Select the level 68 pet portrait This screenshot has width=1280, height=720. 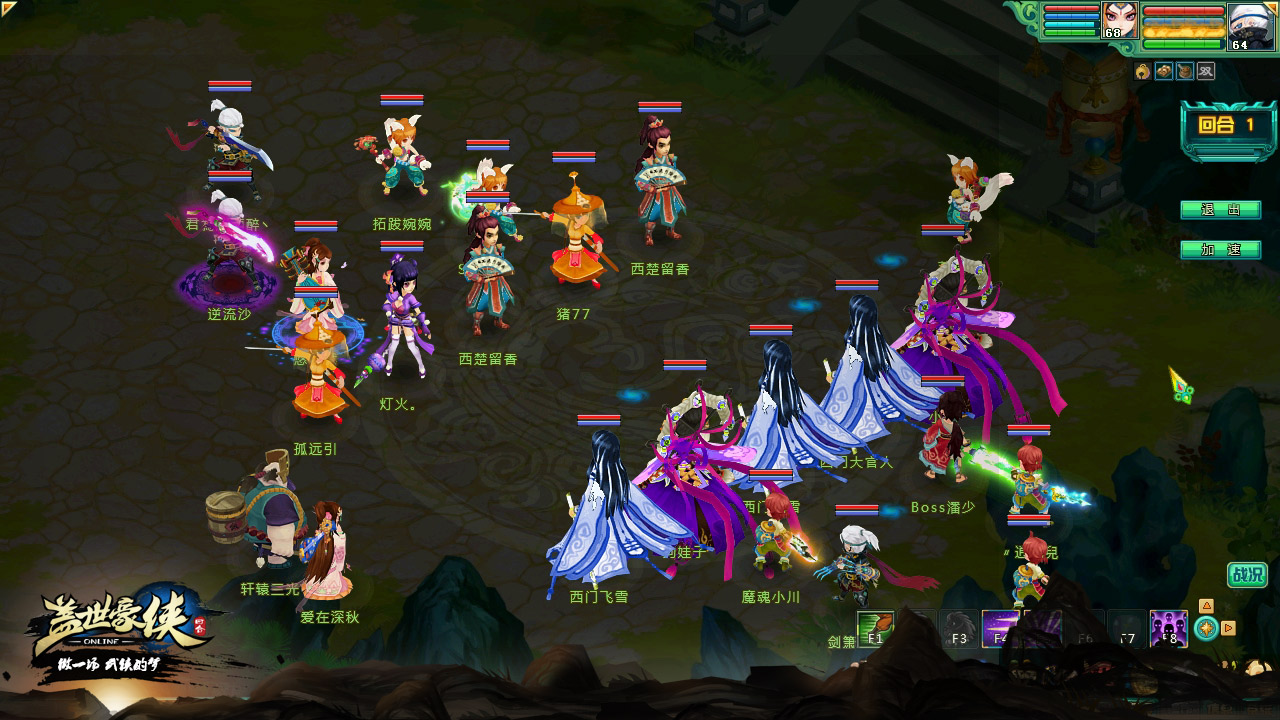tap(1120, 20)
